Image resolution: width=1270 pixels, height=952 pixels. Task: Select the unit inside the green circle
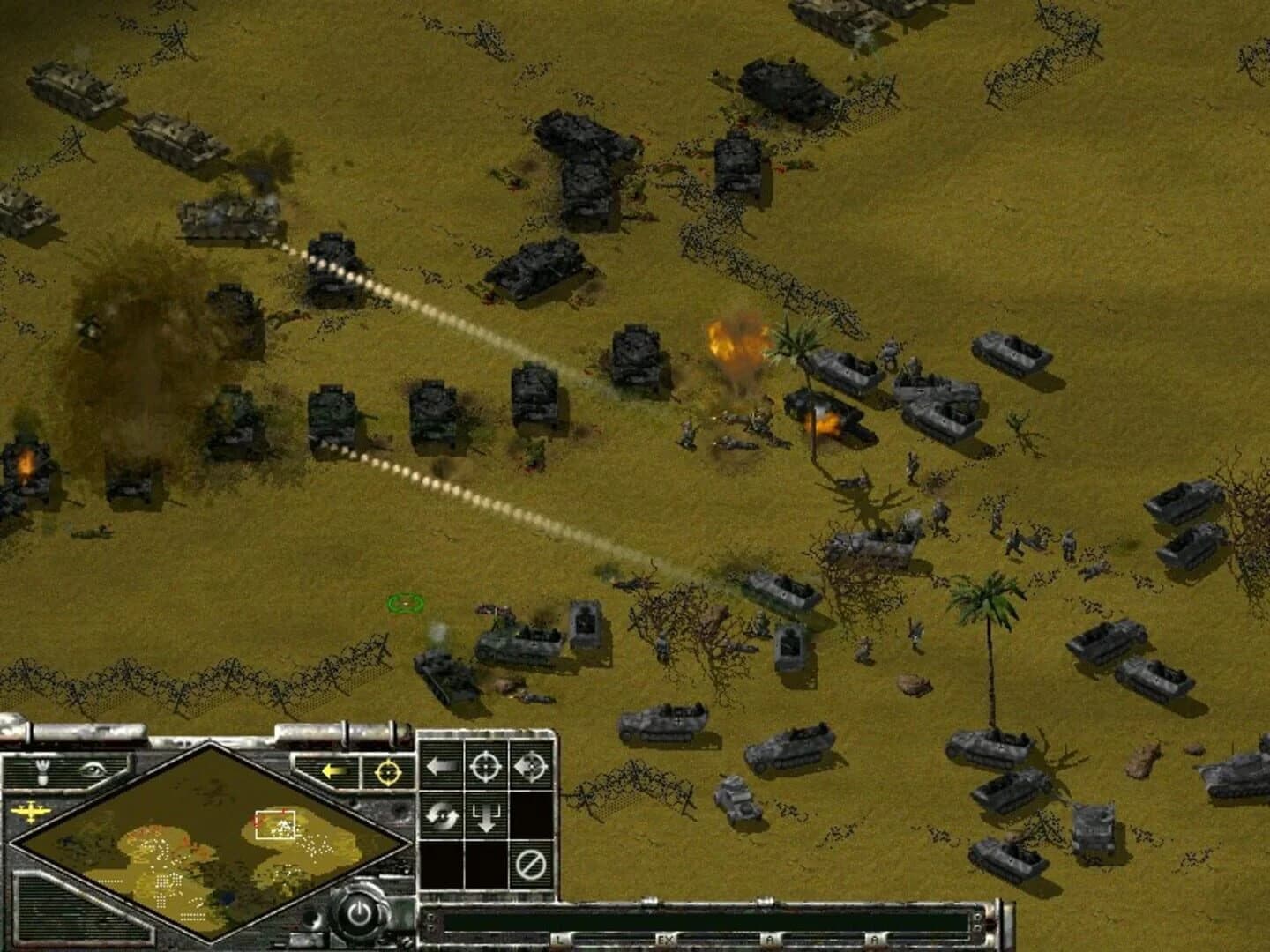404,604
